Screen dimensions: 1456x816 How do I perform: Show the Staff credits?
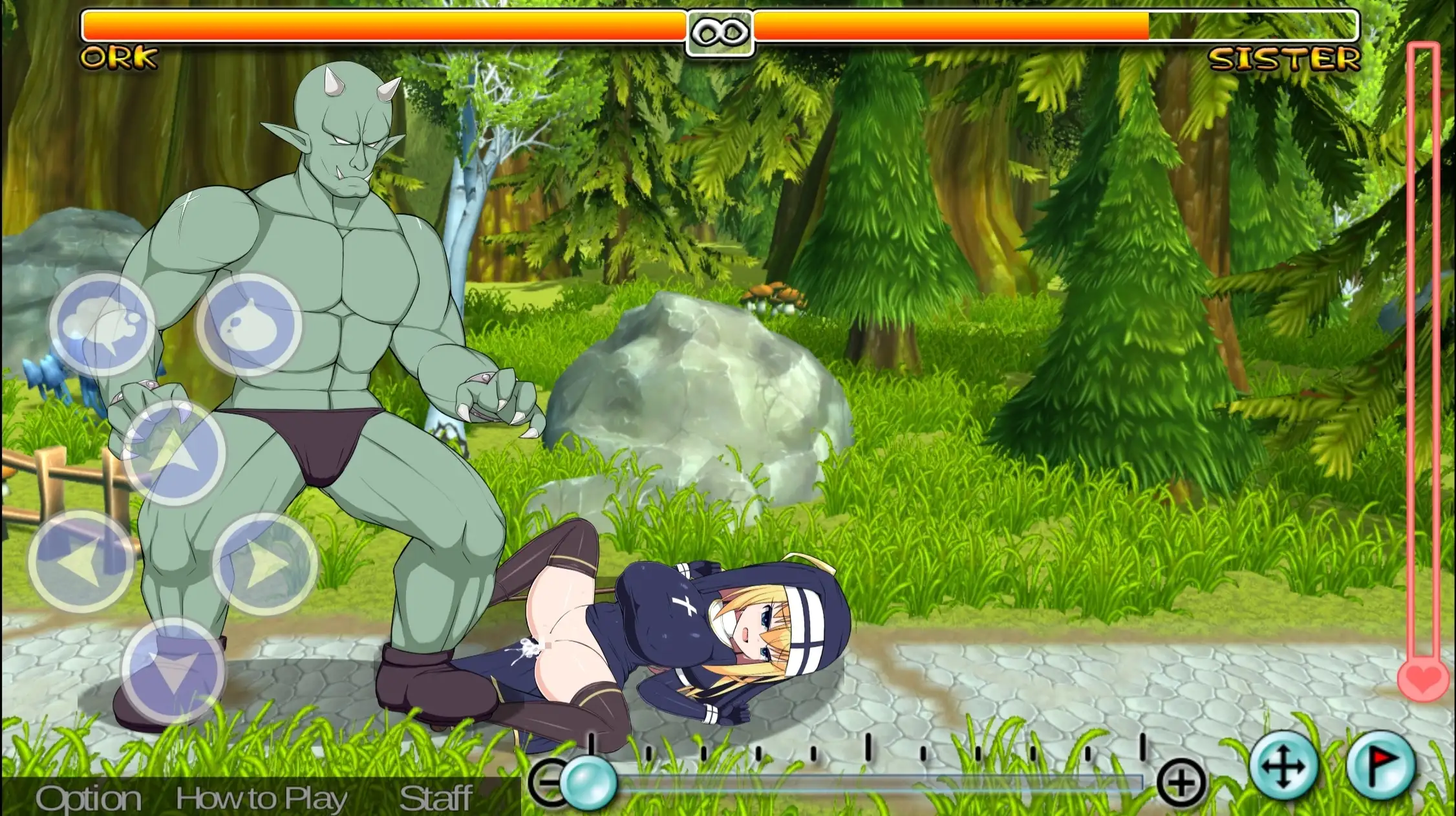[x=436, y=799]
